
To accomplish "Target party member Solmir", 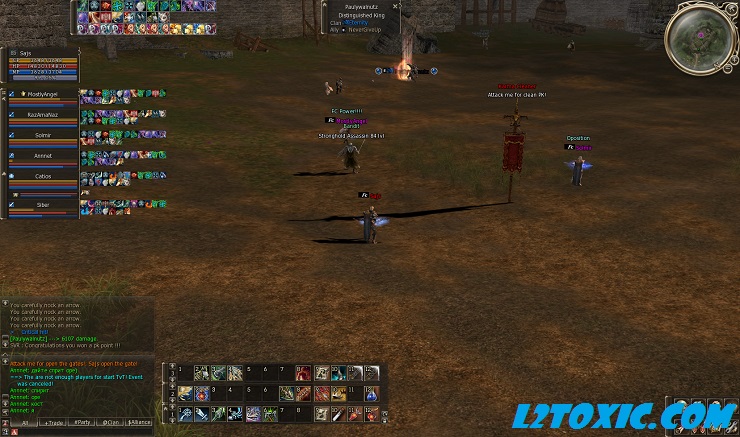I will (42, 135).
